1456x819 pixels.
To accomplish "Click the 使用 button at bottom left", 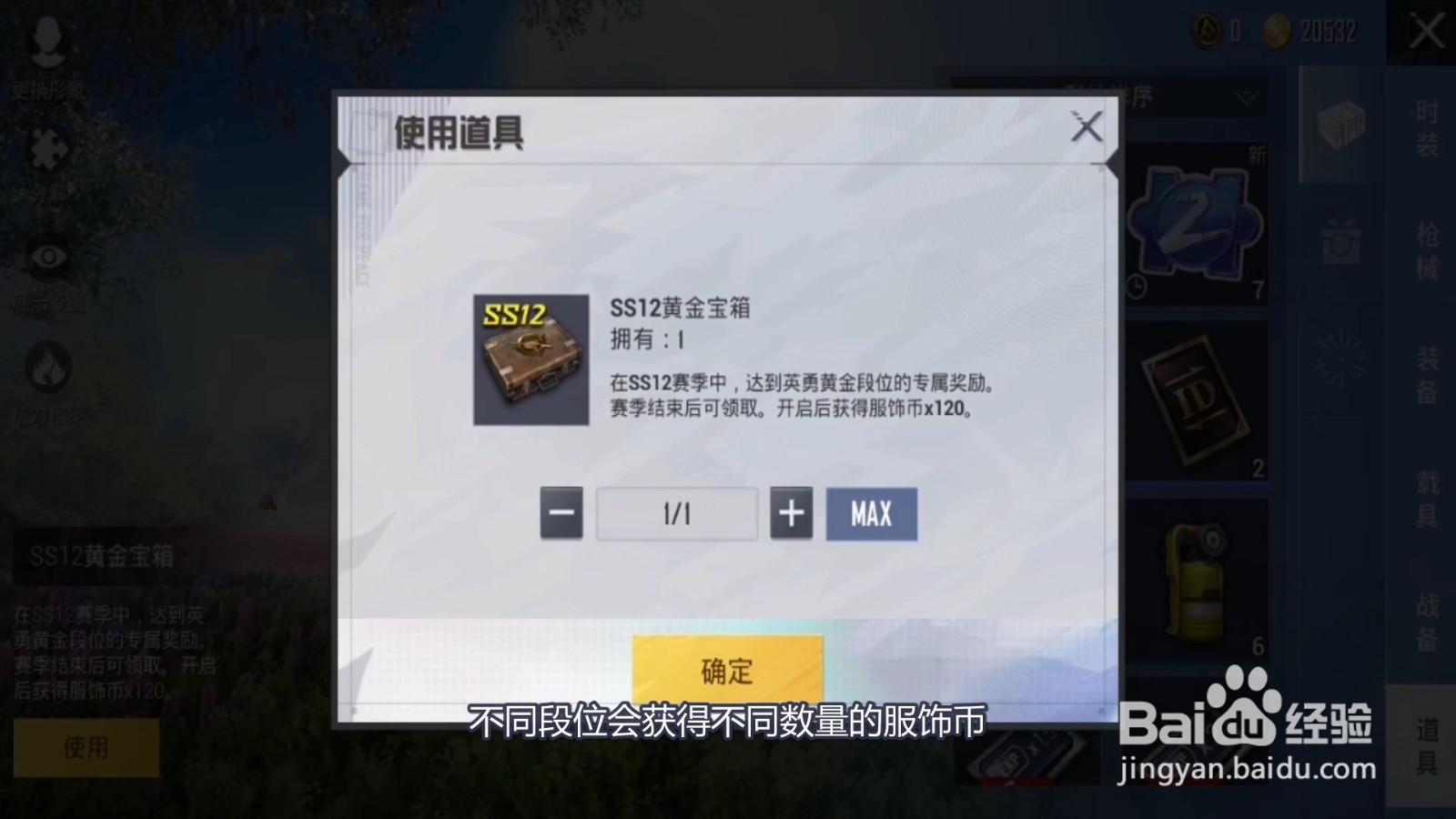I will pyautogui.click(x=87, y=748).
